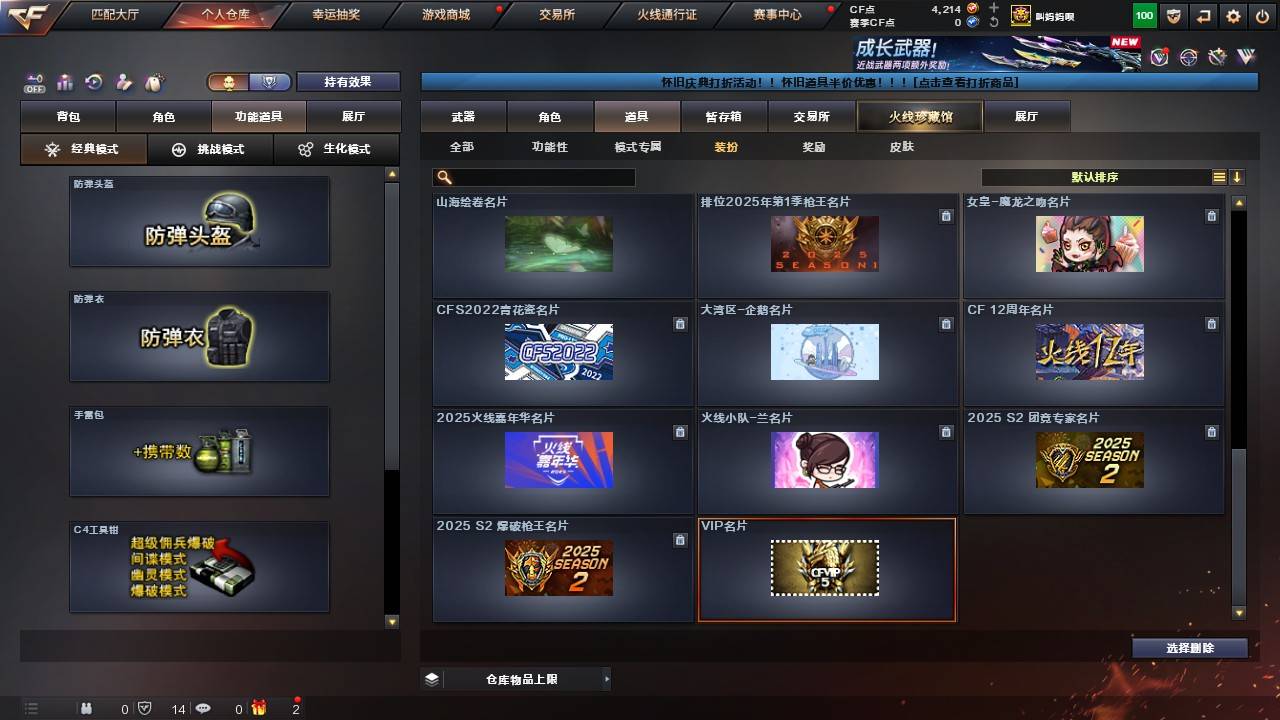Click the 选择删除 button
The image size is (1280, 720).
coord(1190,647)
